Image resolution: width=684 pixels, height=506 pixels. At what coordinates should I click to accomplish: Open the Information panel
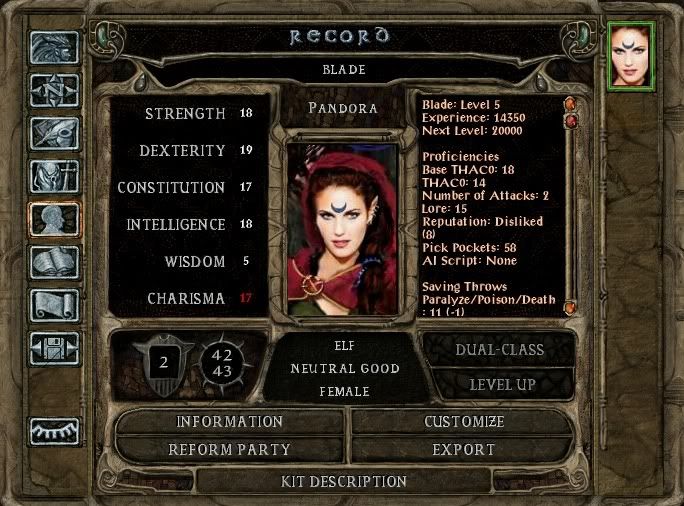click(230, 422)
